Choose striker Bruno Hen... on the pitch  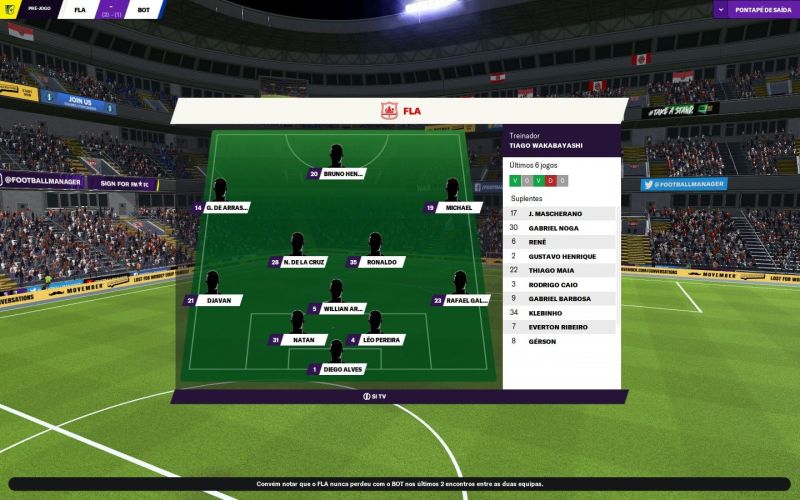coord(343,173)
